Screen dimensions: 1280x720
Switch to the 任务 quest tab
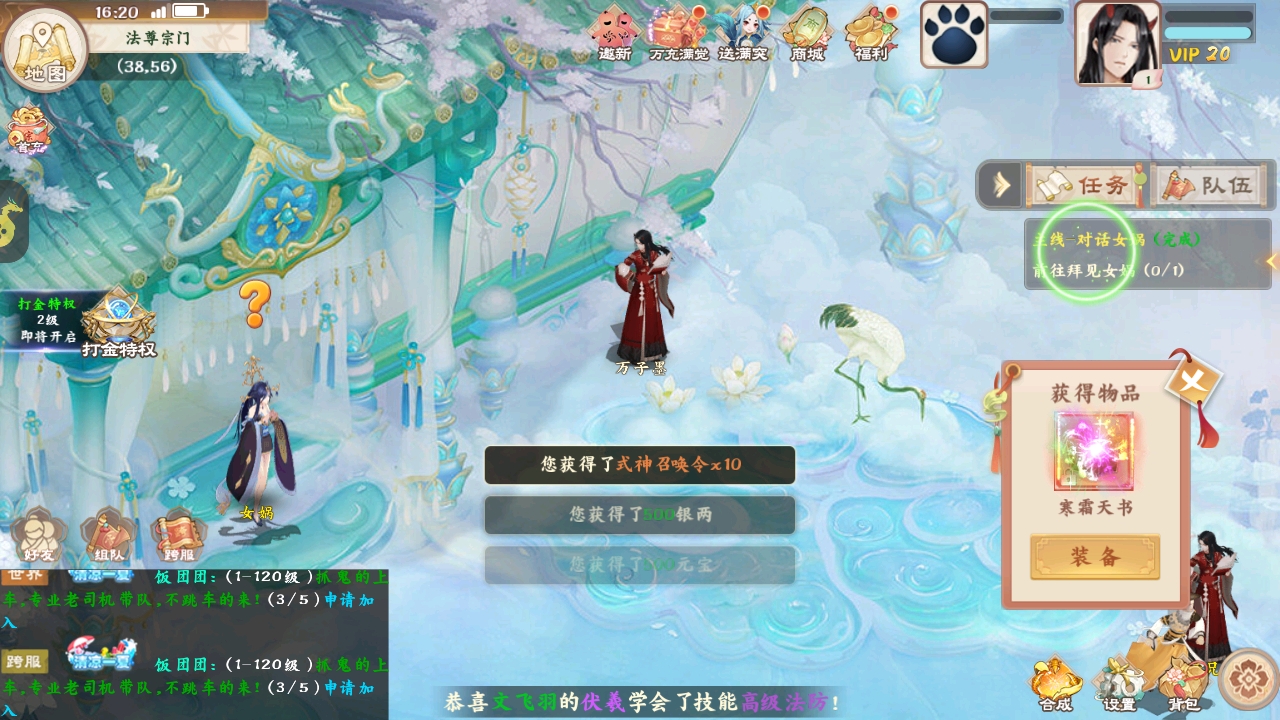1084,185
